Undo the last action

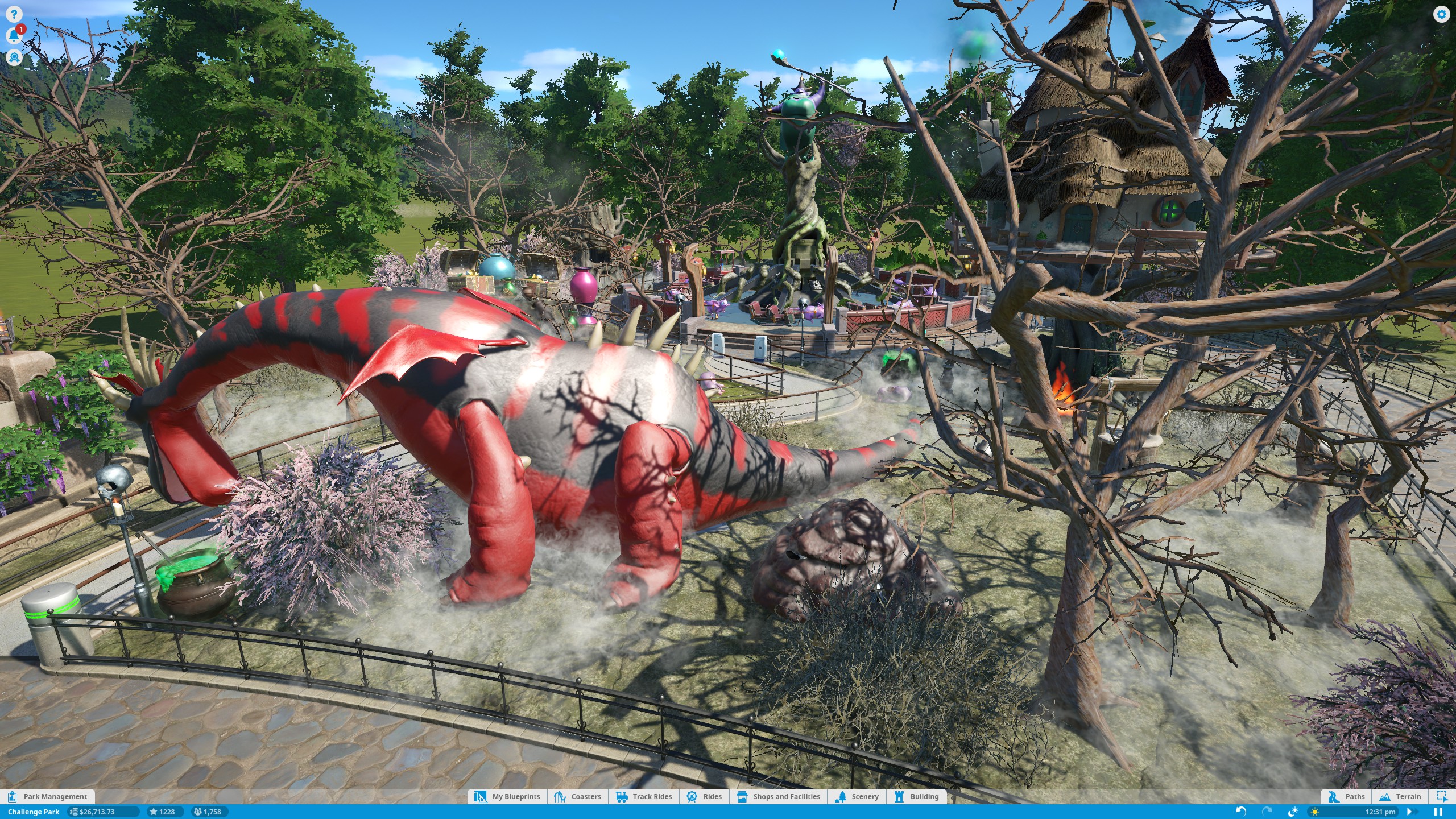[x=1241, y=812]
